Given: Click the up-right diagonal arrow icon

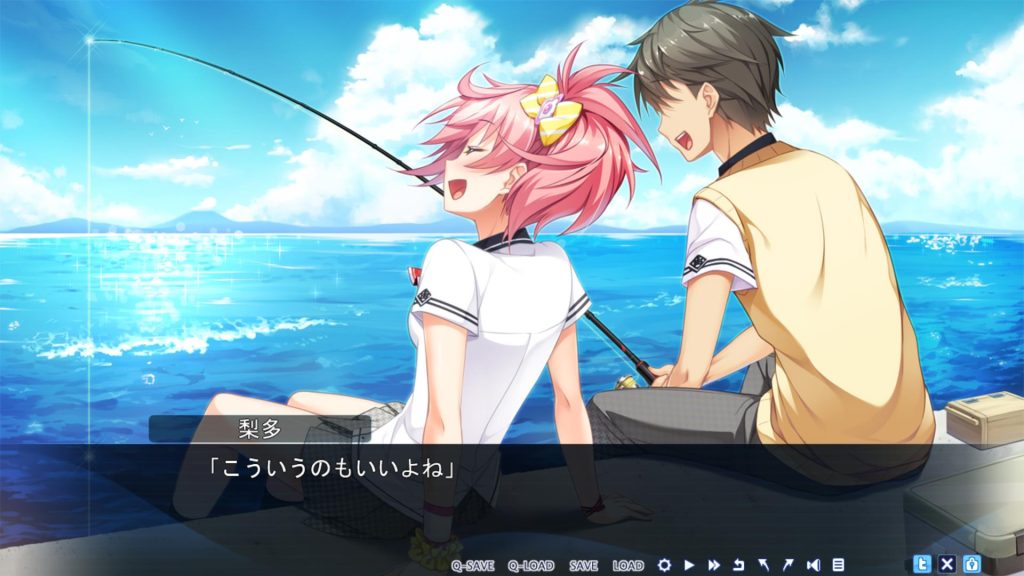Looking at the screenshot, I should tap(788, 565).
